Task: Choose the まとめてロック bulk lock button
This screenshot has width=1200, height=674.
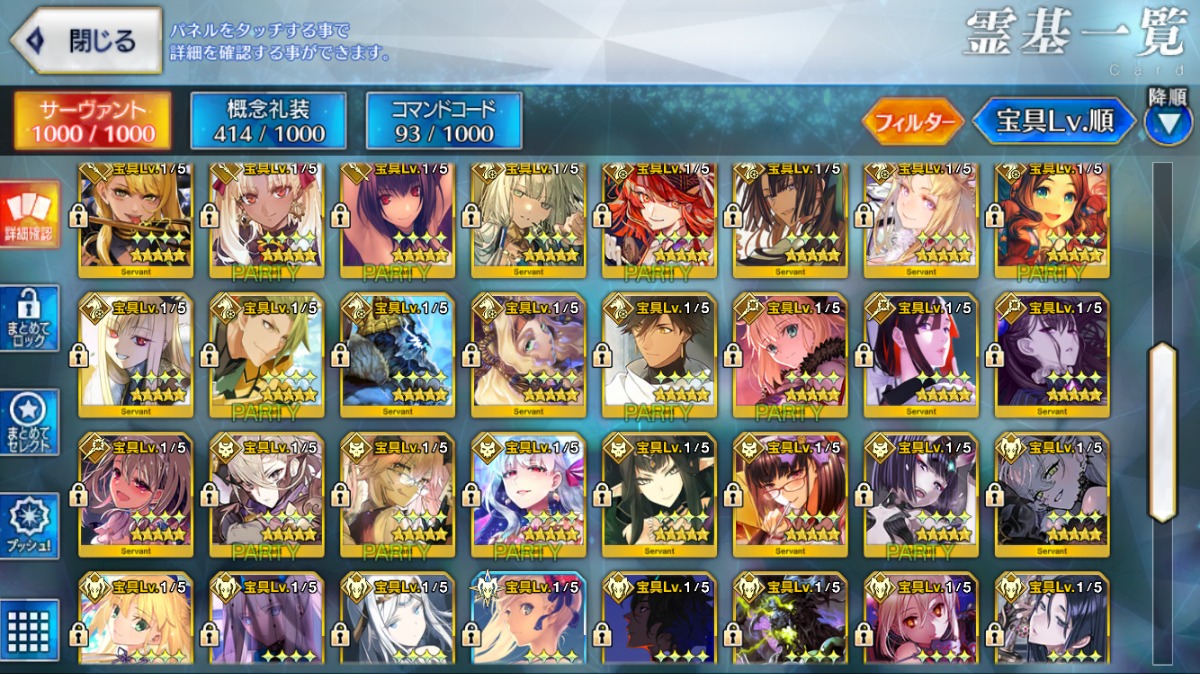Action: tap(30, 319)
